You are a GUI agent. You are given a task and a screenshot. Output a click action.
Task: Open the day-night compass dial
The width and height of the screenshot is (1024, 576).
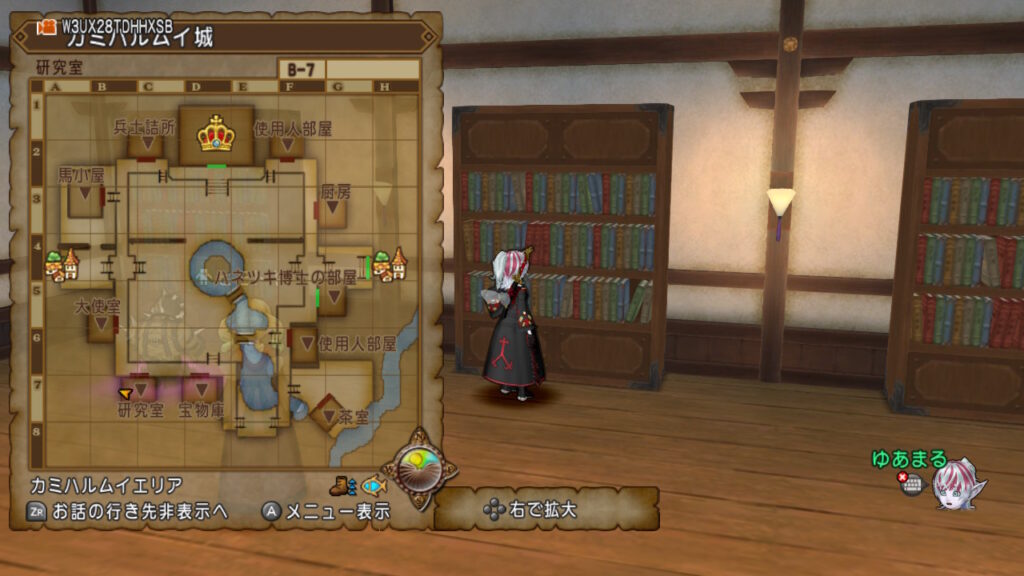tap(419, 466)
